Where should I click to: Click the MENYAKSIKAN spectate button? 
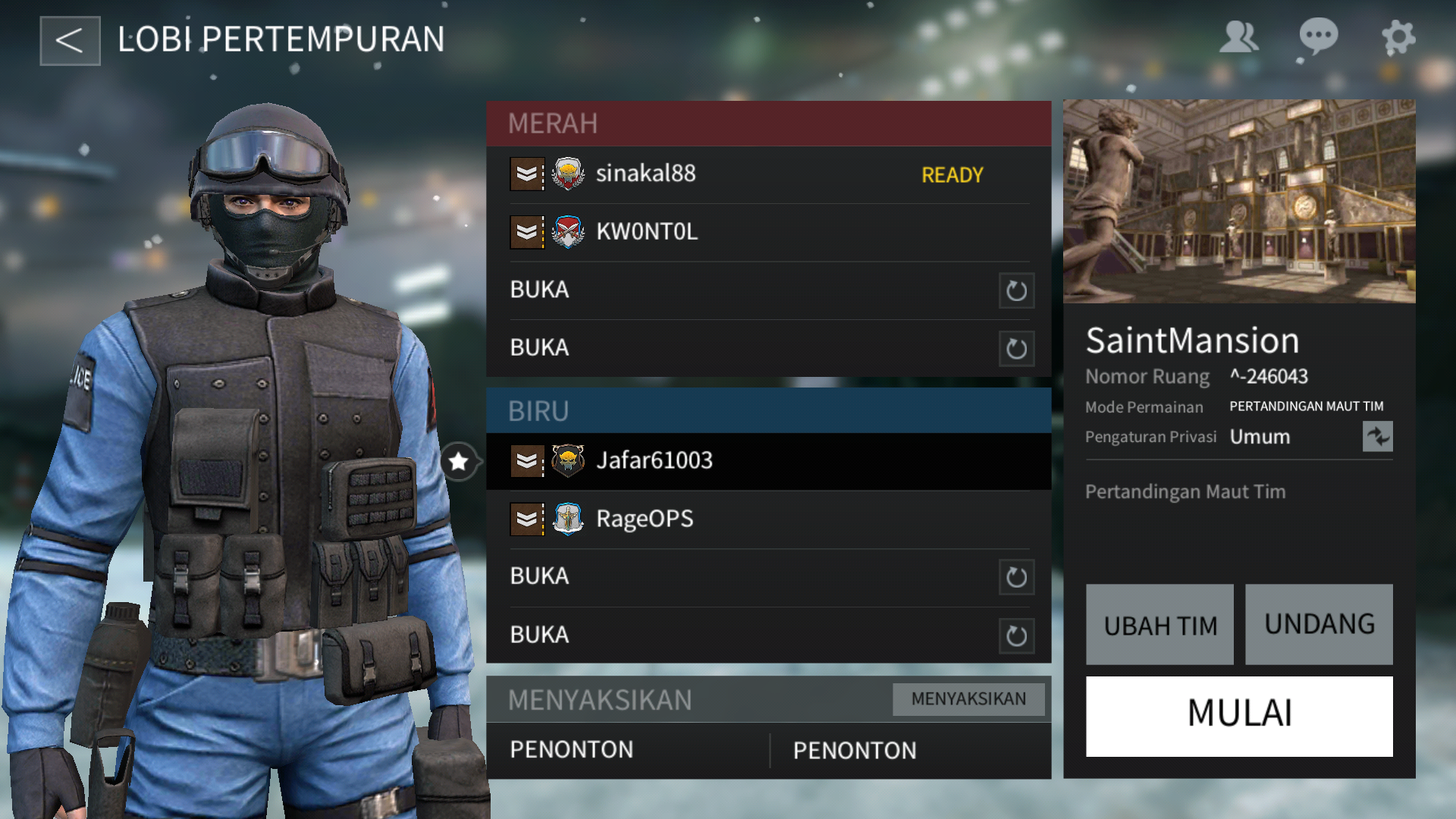coord(968,699)
